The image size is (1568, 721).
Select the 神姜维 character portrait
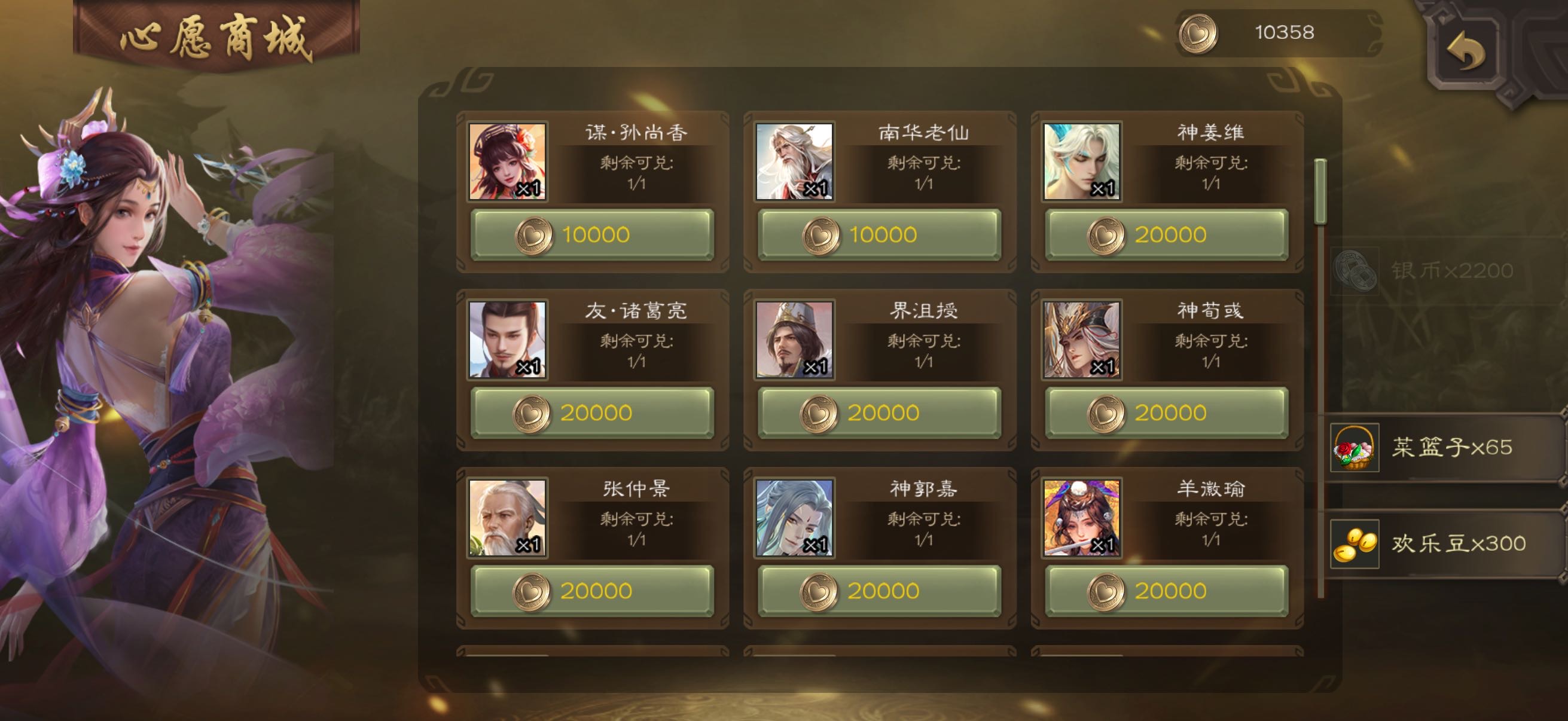(1082, 162)
